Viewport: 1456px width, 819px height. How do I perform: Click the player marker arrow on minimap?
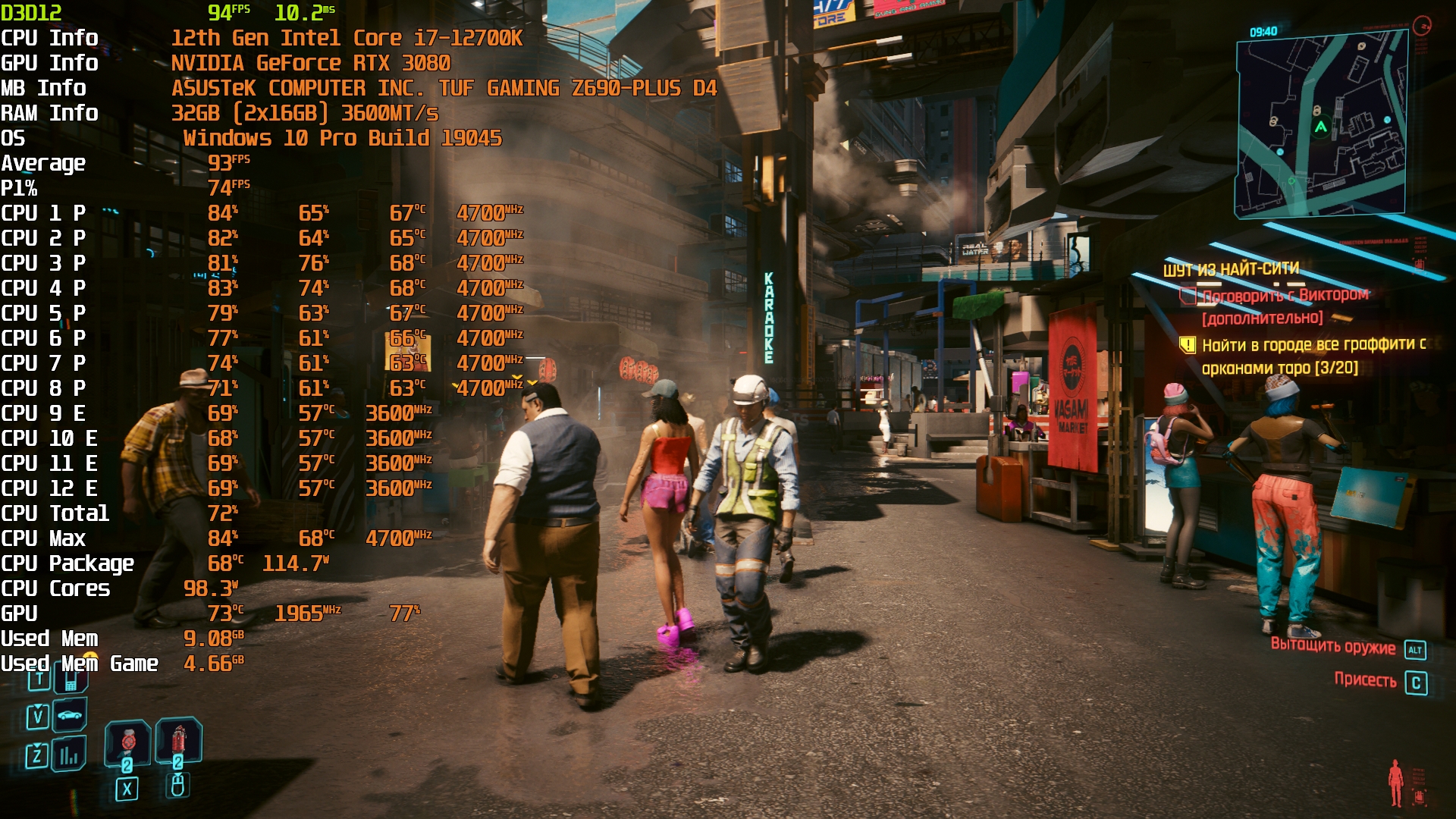tap(1321, 127)
